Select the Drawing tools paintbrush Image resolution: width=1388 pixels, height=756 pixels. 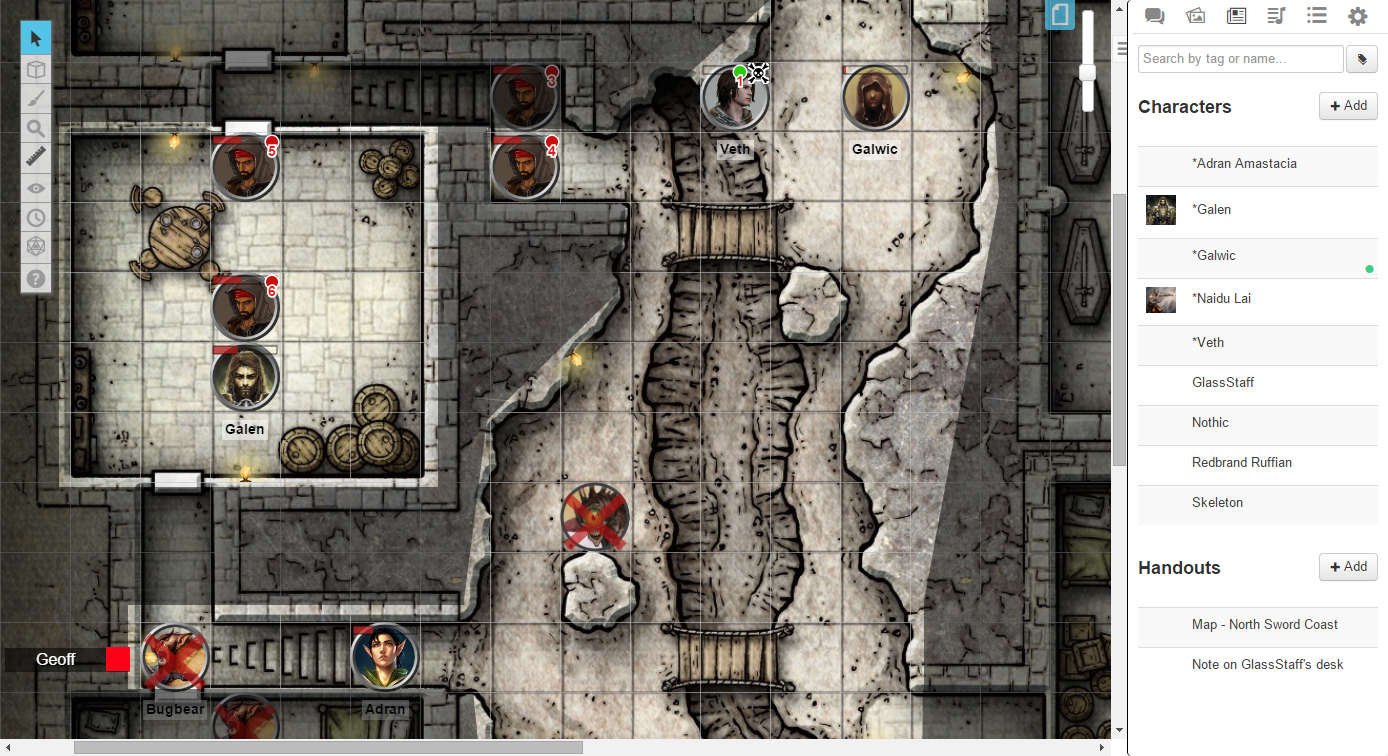coord(36,98)
